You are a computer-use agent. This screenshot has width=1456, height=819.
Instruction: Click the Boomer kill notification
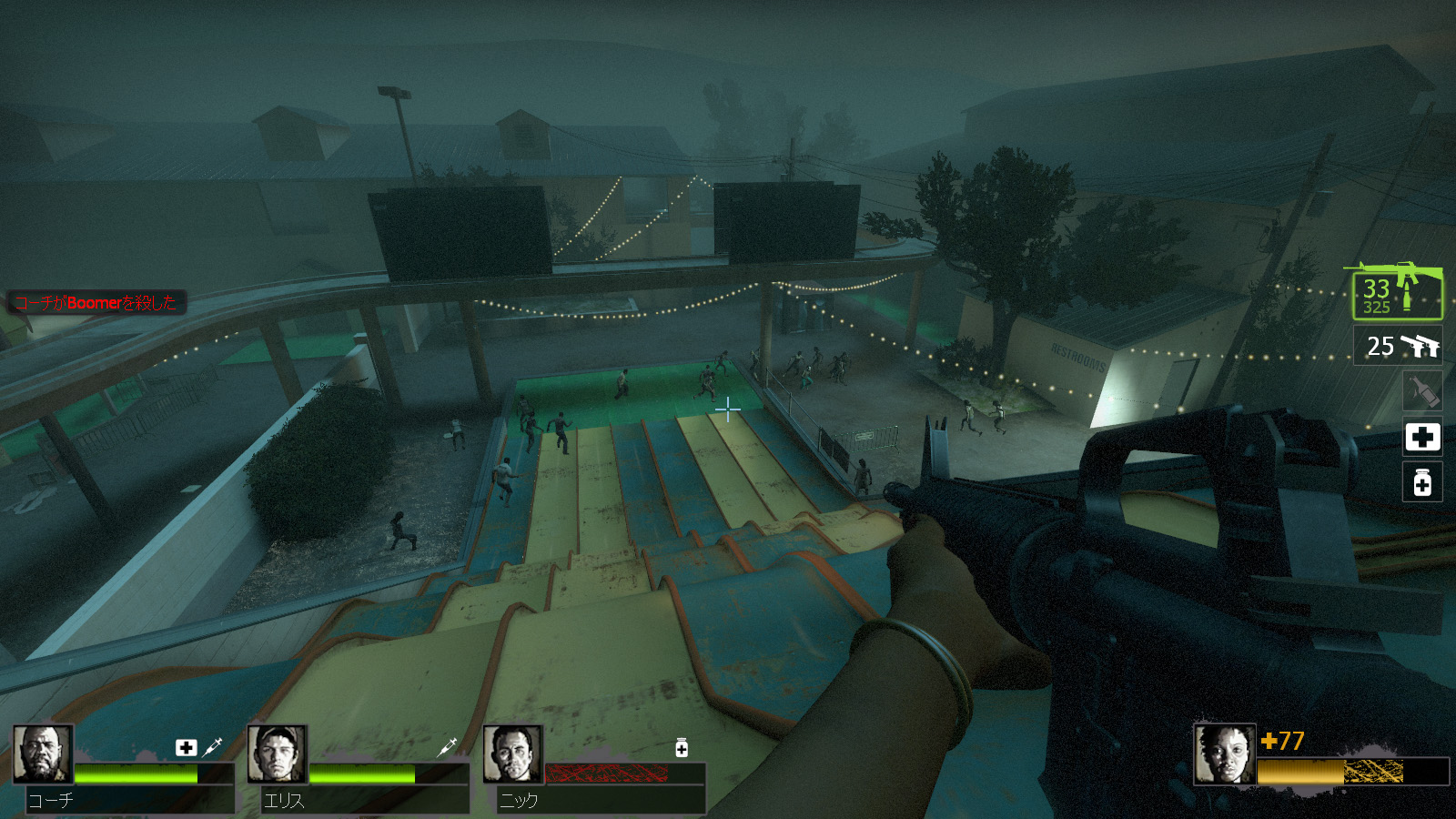pos(96,303)
